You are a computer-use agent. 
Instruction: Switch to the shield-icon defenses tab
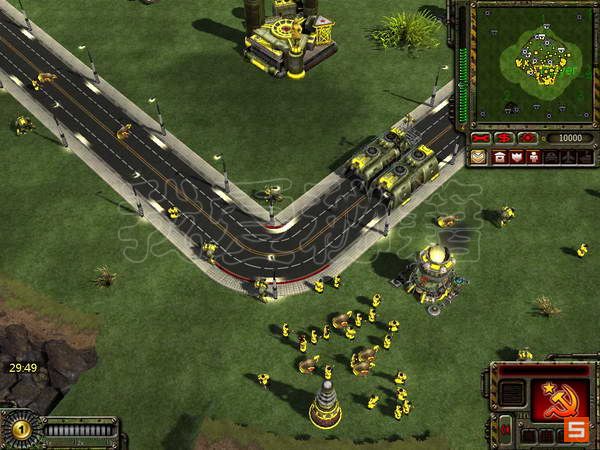tap(516, 157)
